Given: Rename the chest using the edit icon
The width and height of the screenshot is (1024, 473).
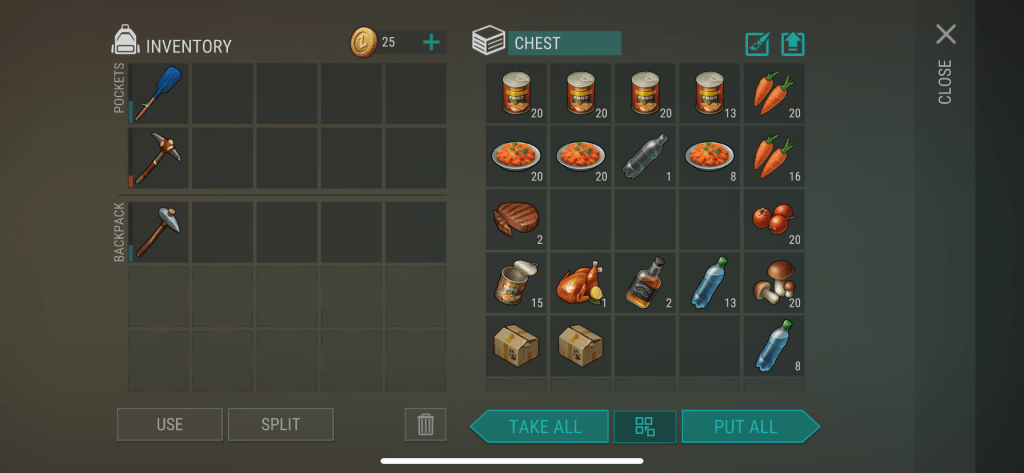Looking at the screenshot, I should click(x=757, y=44).
